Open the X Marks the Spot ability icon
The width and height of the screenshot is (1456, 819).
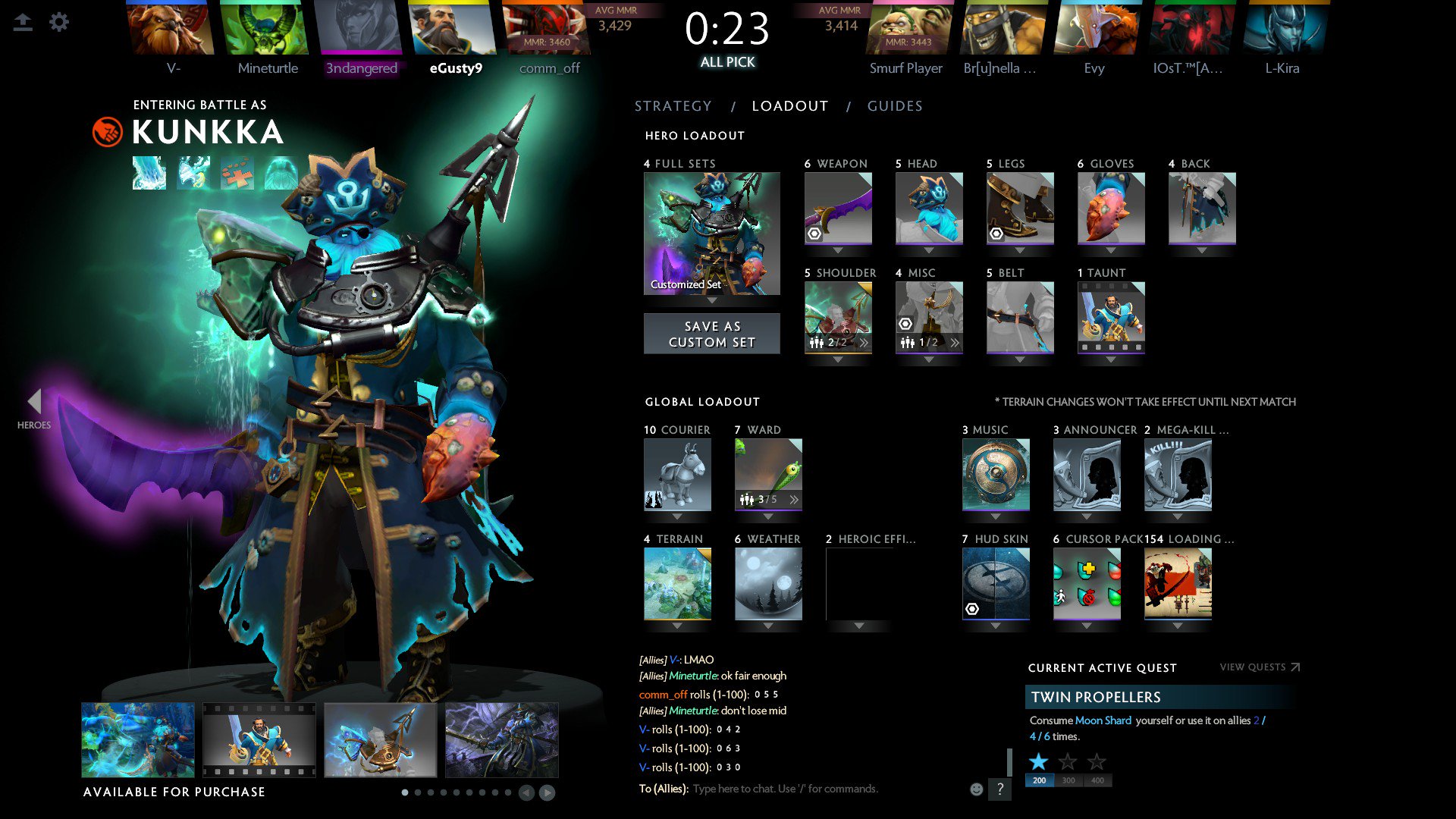click(237, 173)
